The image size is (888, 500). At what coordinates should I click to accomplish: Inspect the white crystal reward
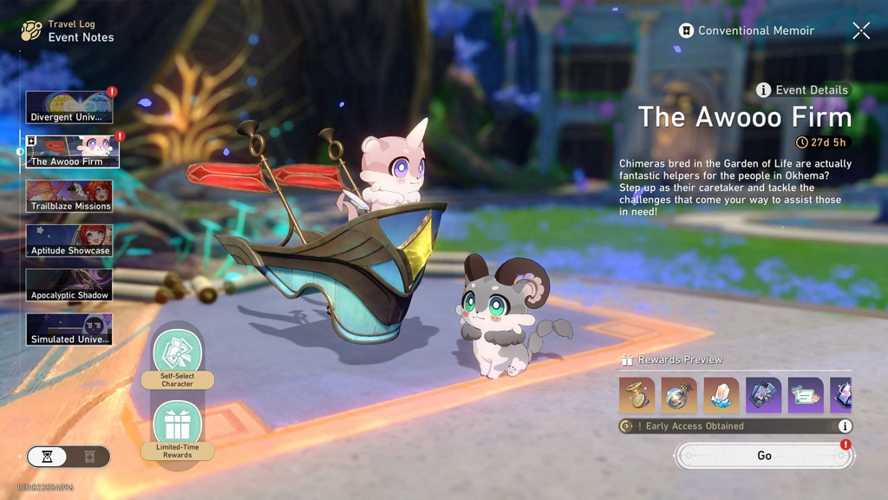point(721,396)
